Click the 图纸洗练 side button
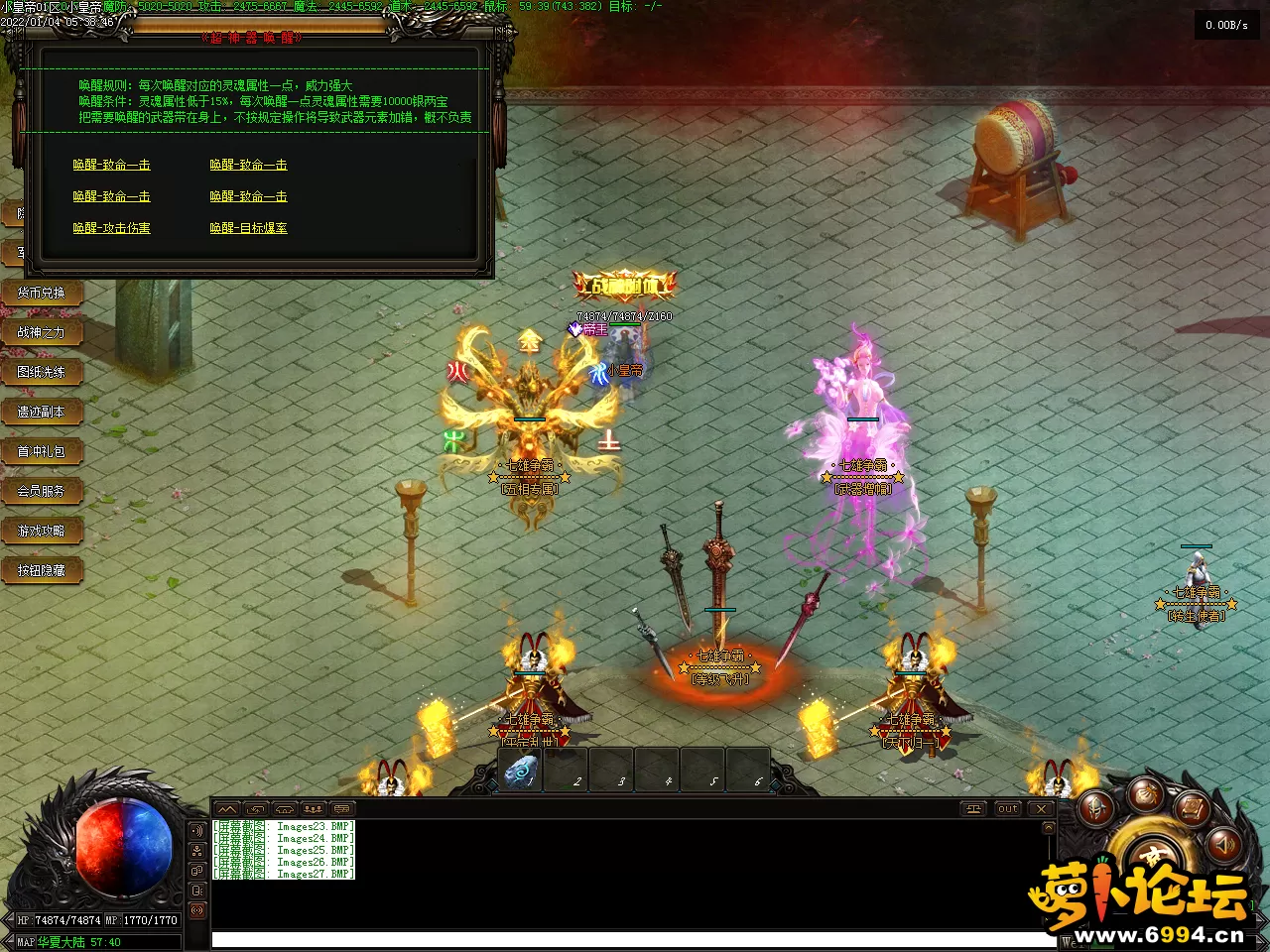The width and height of the screenshot is (1270, 952). tap(41, 372)
